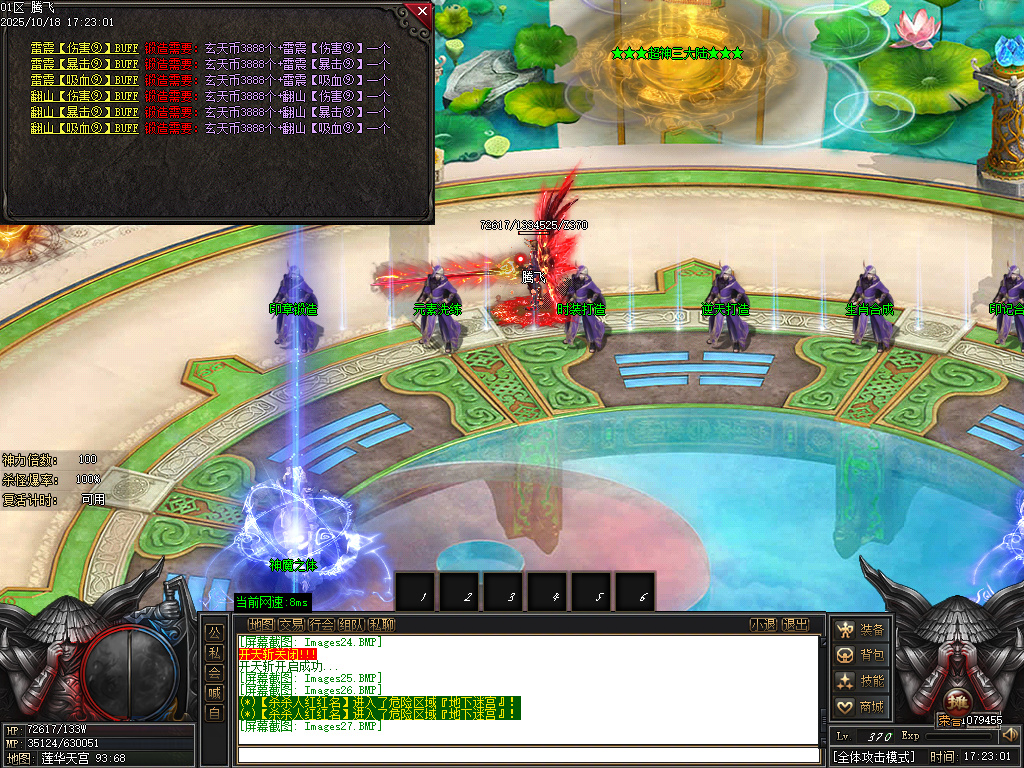Open the 组队 team panel
This screenshot has height=768, width=1024.
(x=351, y=625)
